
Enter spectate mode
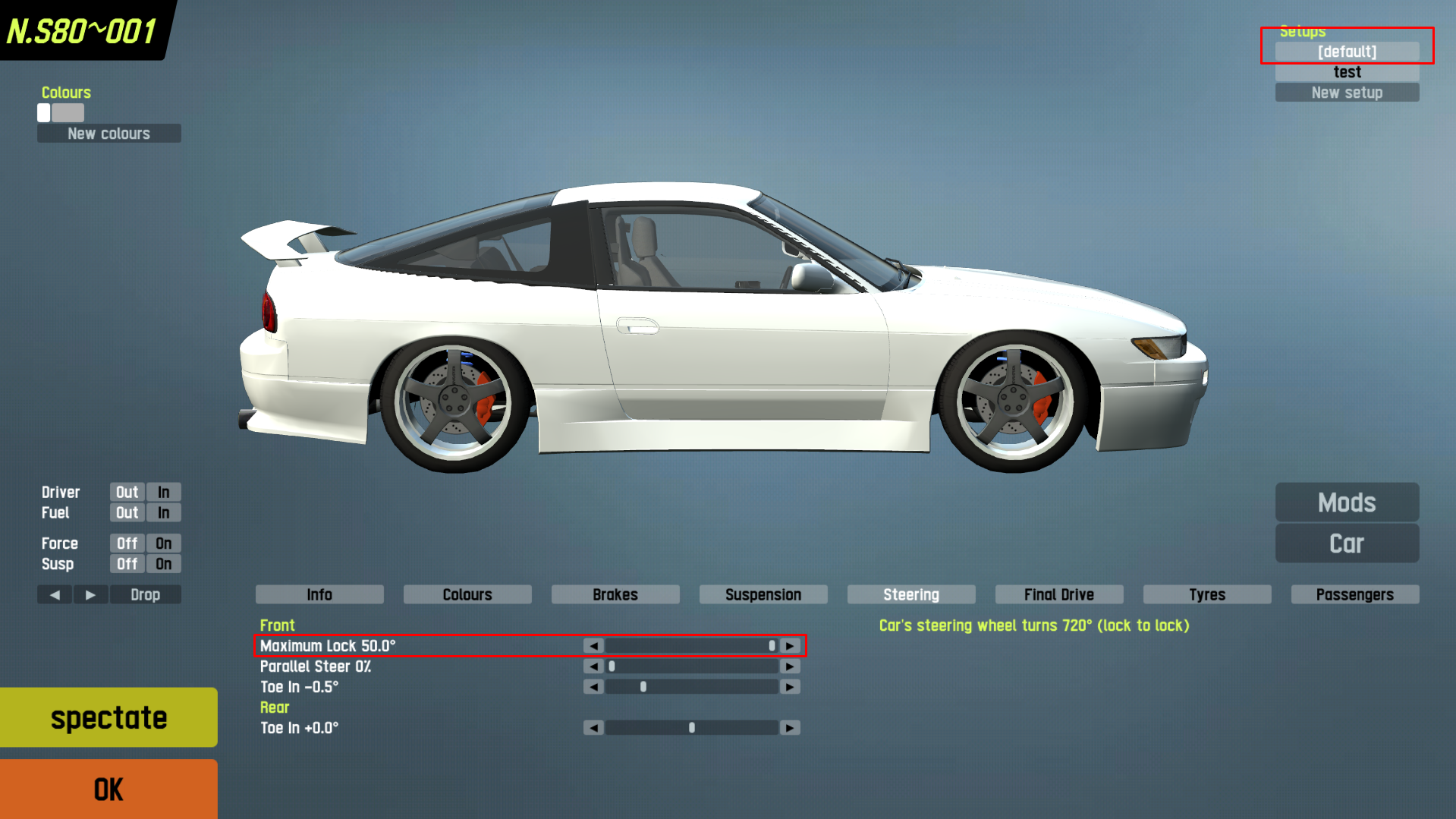coord(108,717)
